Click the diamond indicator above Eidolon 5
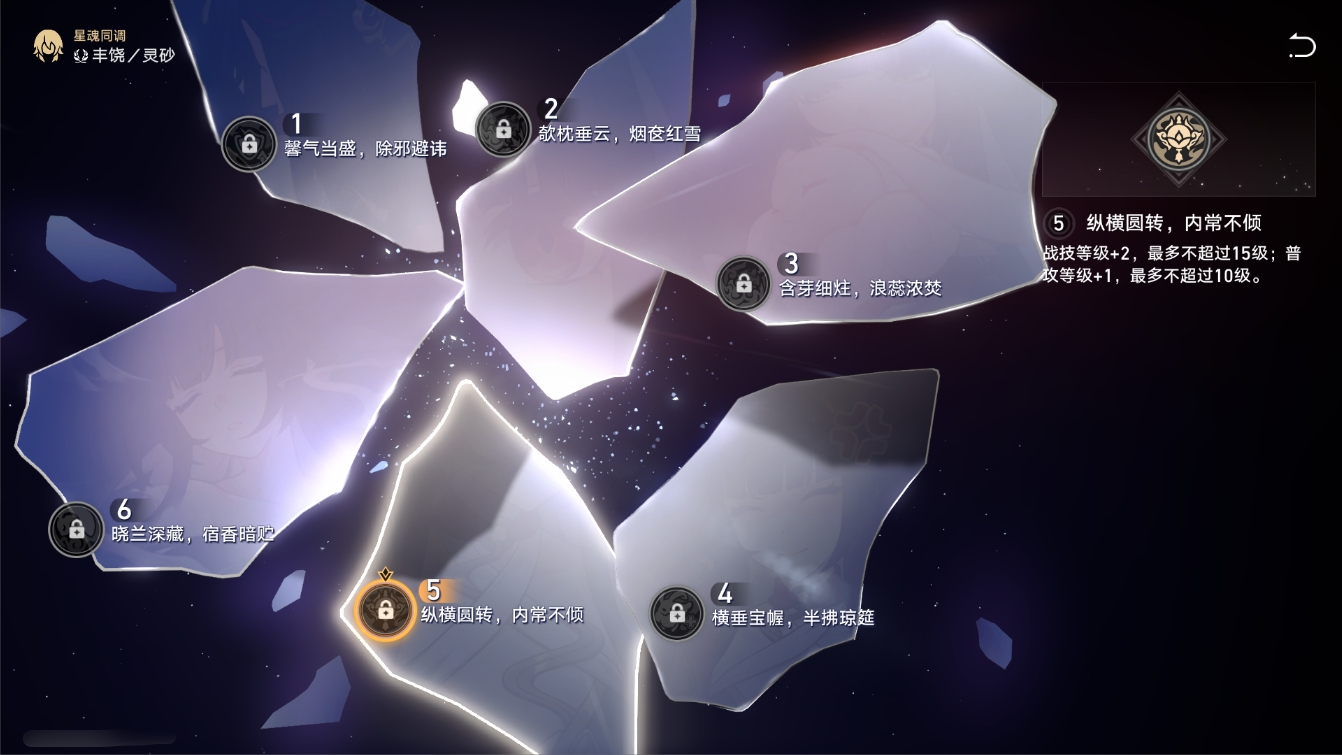The height and width of the screenshot is (755, 1342). pos(385,574)
